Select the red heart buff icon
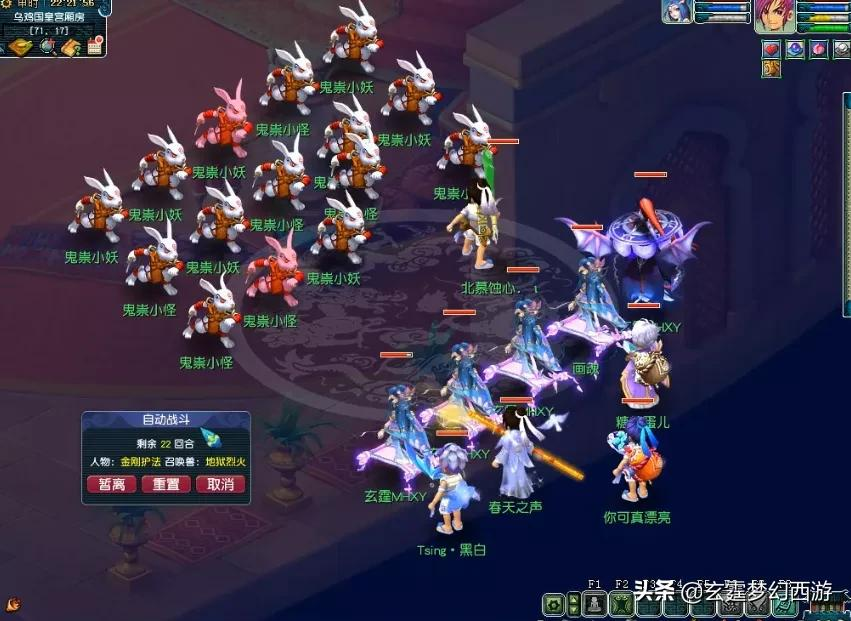Screen dimensions: 851x621 [x=772, y=49]
